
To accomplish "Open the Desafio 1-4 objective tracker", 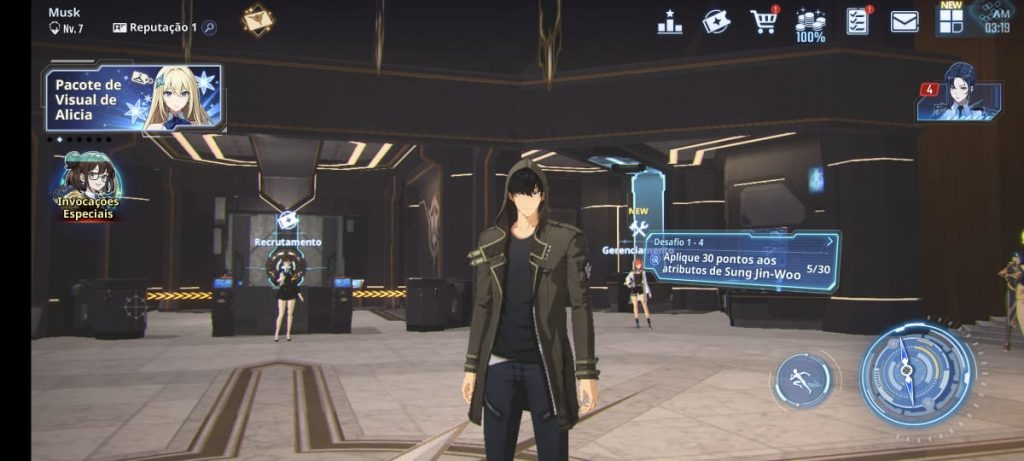I will (x=740, y=260).
